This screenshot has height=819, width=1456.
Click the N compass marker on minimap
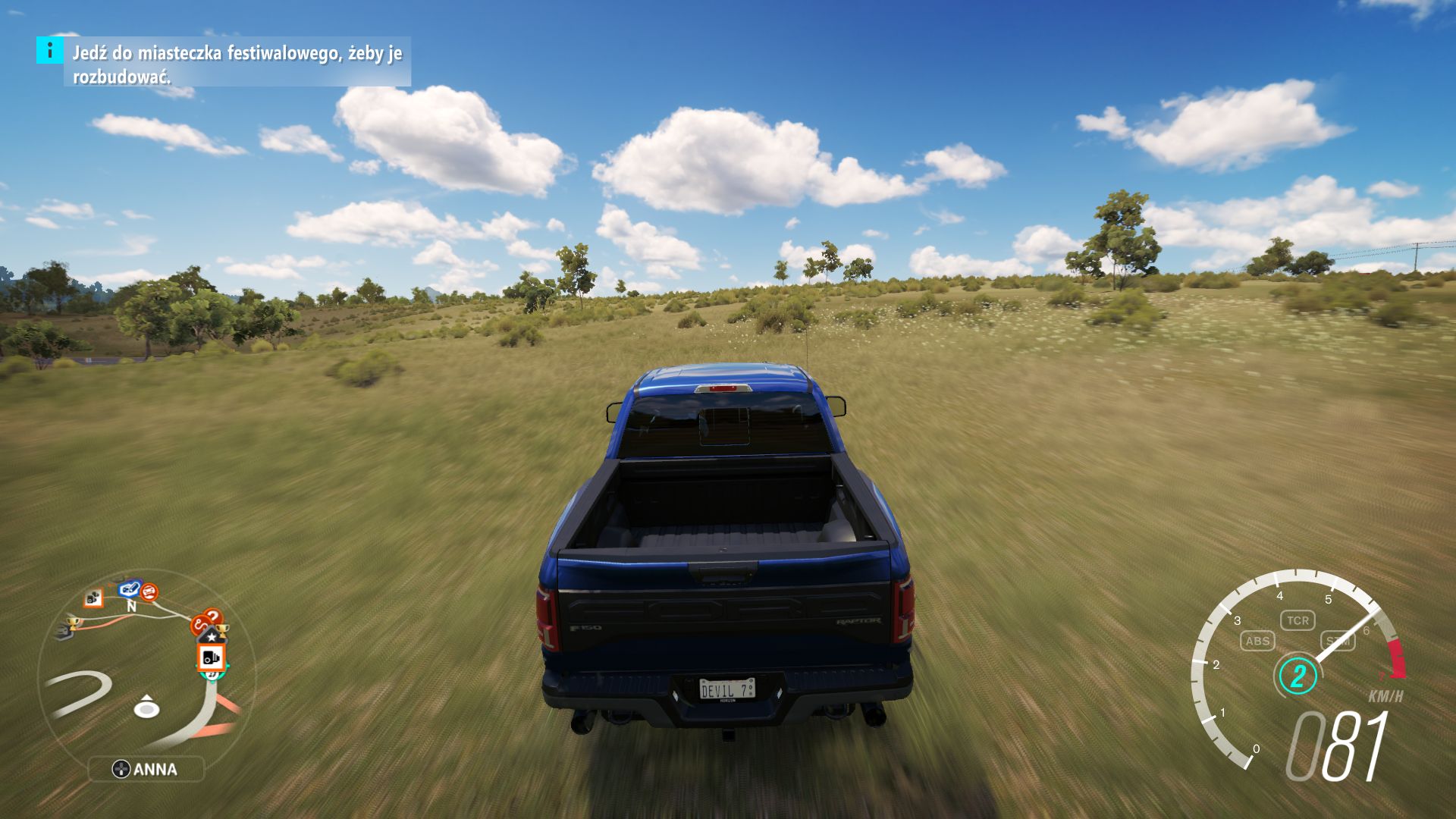point(131,606)
